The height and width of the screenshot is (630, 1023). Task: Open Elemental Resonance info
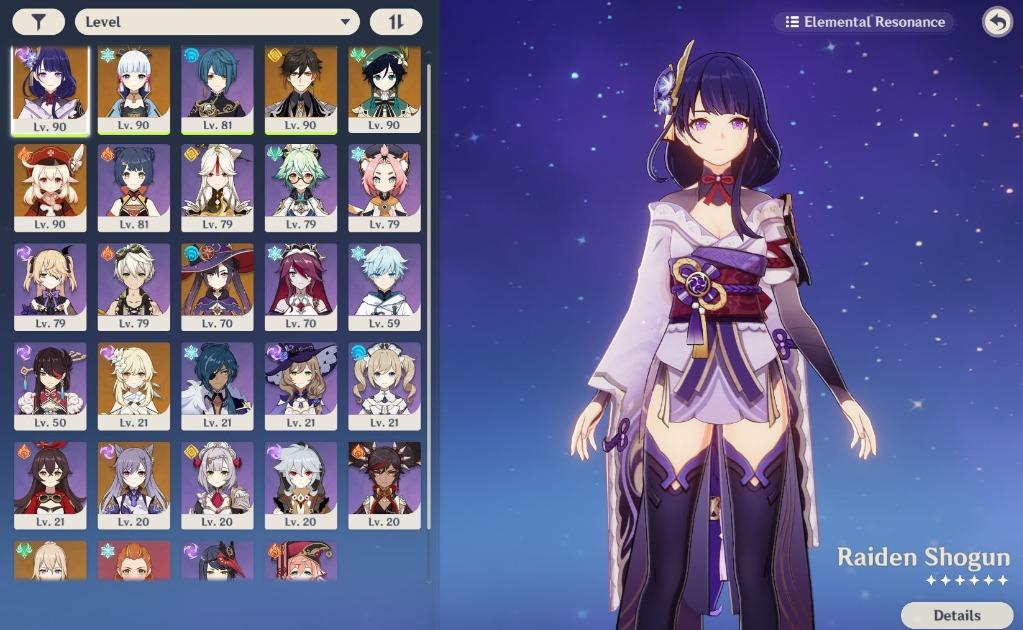865,21
